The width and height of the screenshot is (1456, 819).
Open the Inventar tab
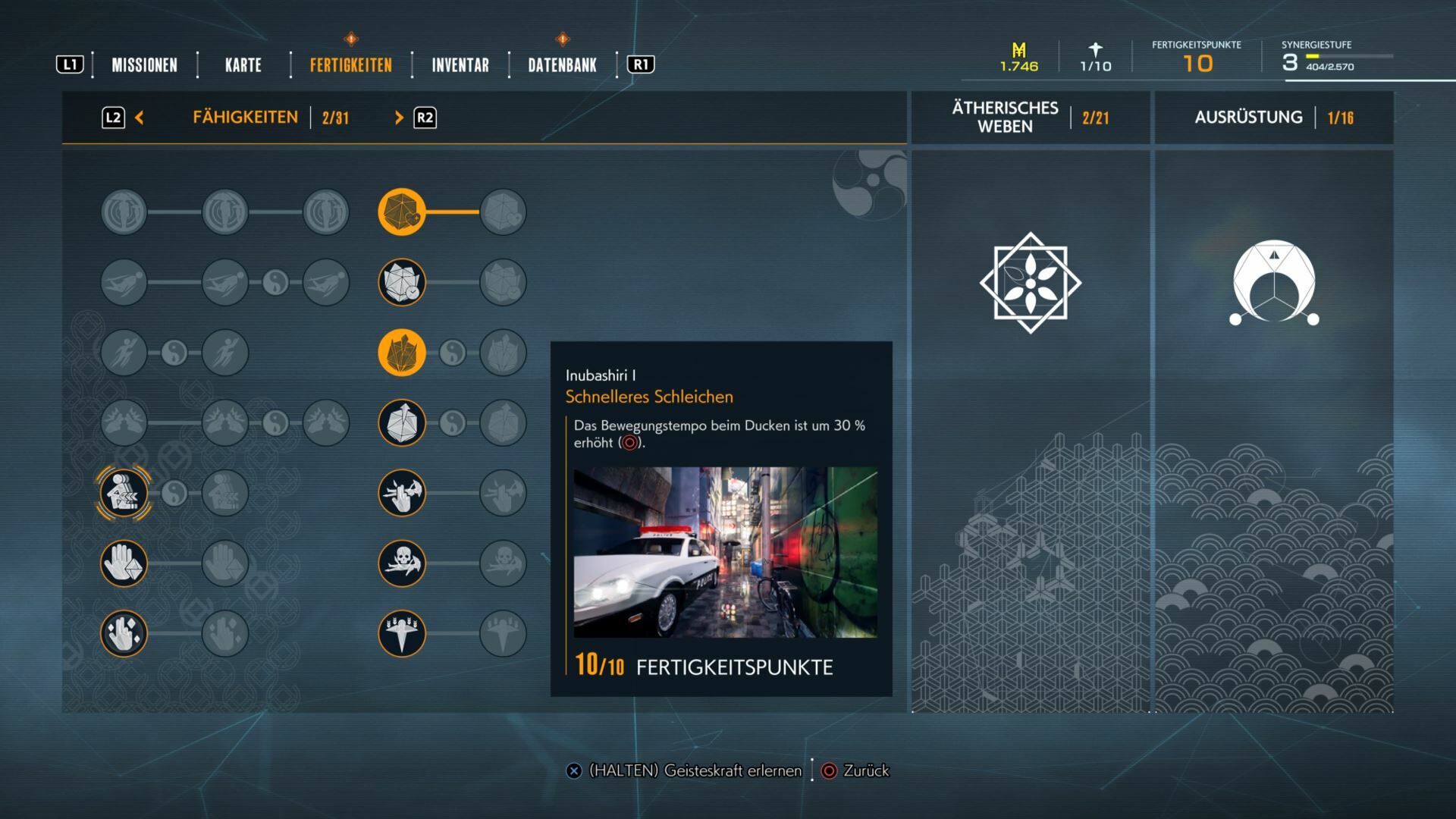460,65
